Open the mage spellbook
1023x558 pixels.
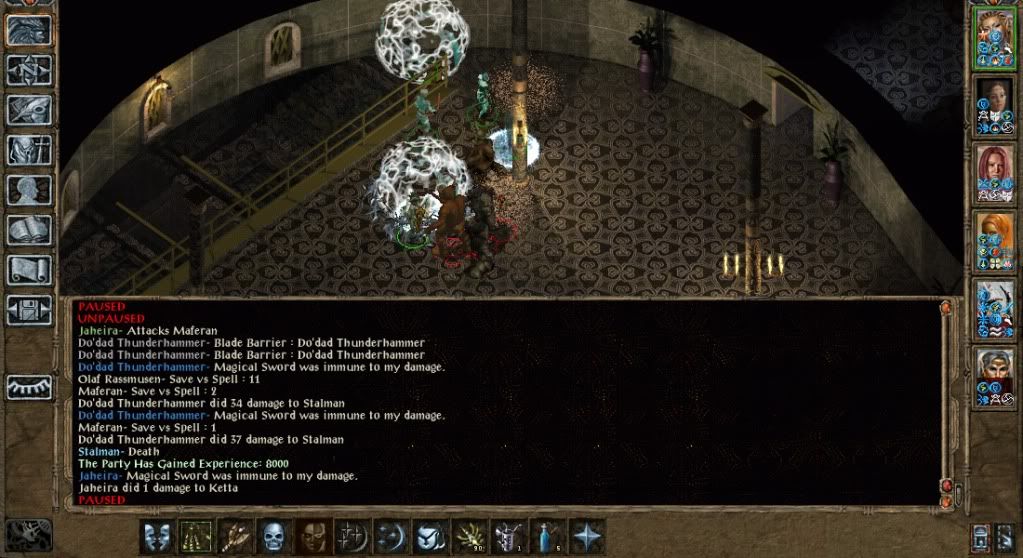click(x=29, y=229)
